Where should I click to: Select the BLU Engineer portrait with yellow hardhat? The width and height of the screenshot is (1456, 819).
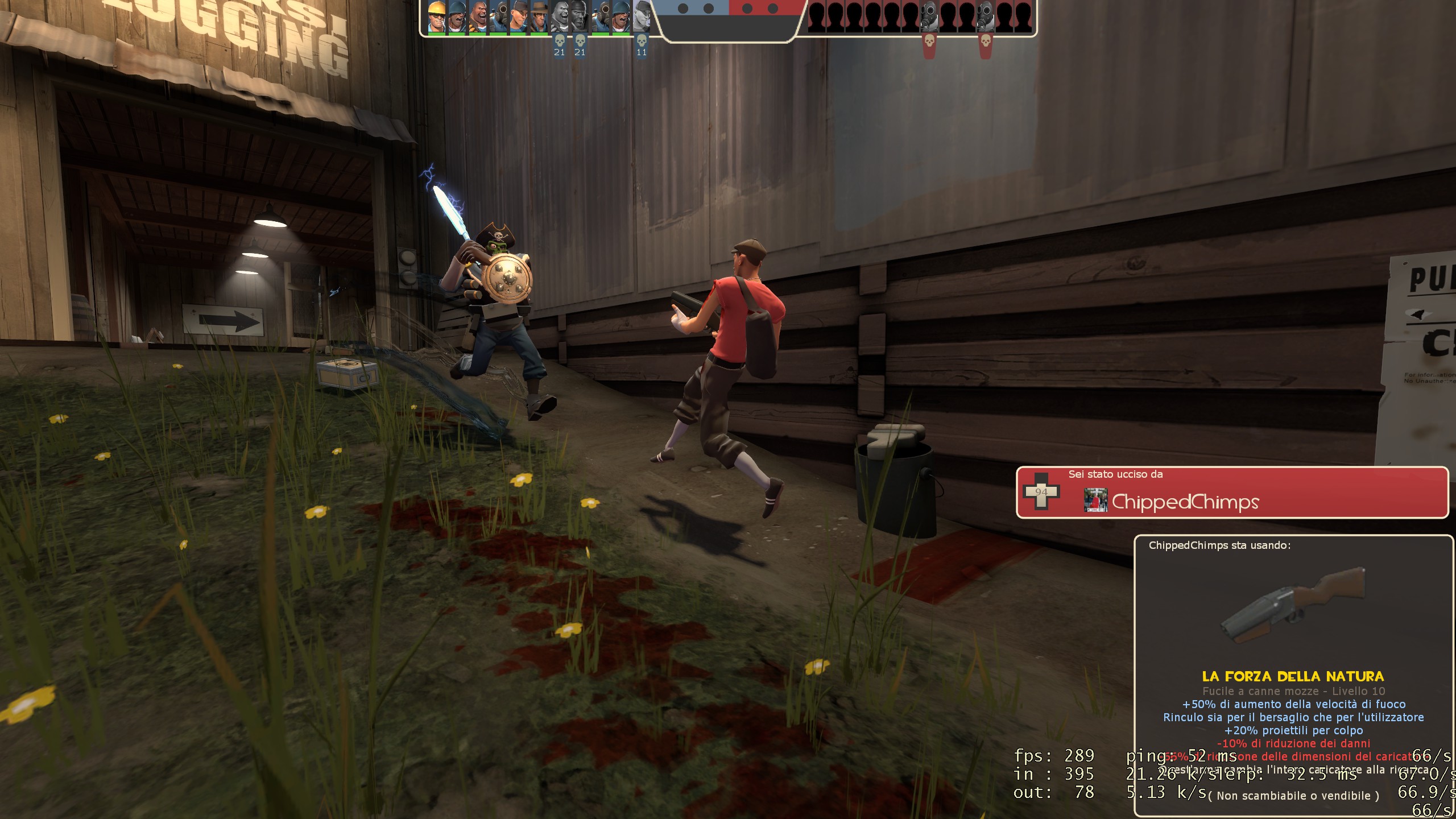(437, 16)
